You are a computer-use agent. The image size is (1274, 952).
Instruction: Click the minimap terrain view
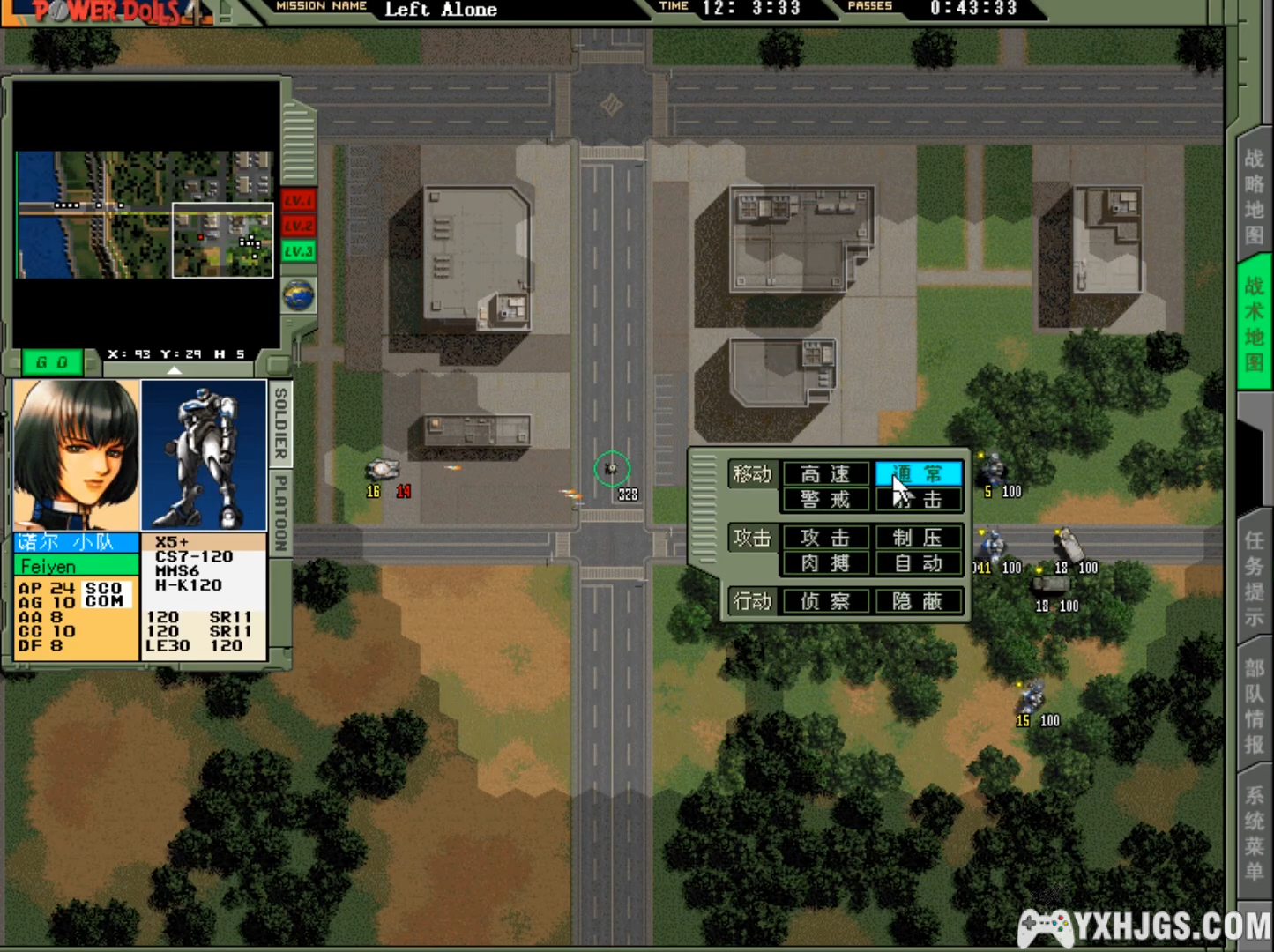(145, 214)
